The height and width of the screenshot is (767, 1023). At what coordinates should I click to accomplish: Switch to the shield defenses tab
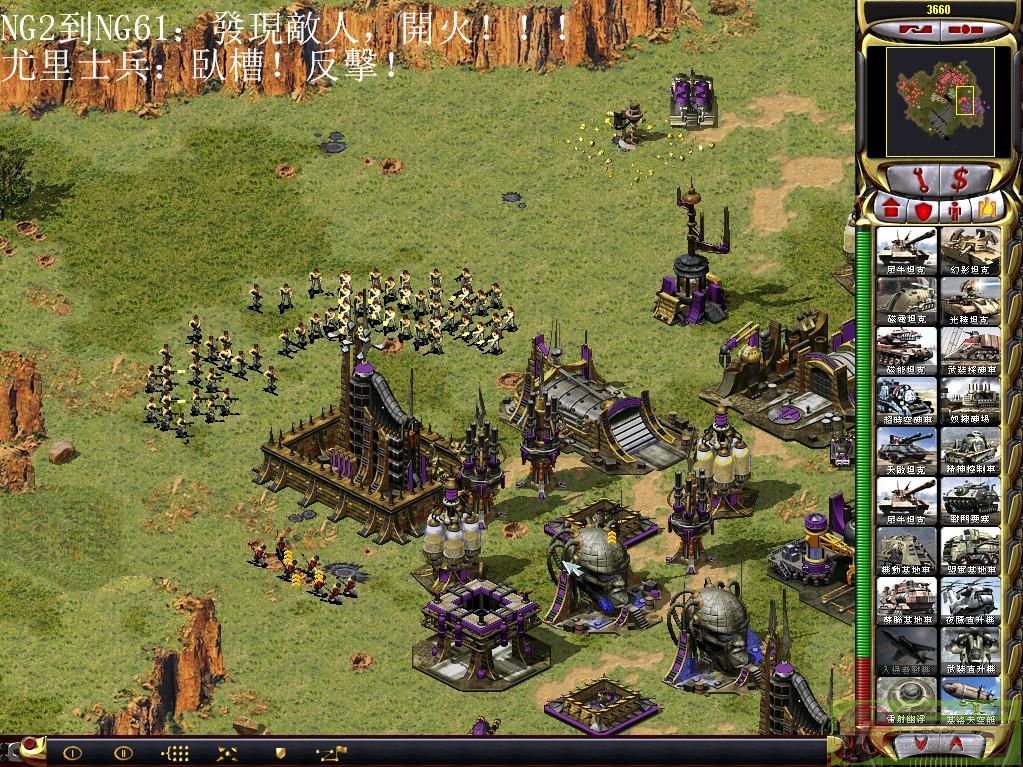pos(922,210)
